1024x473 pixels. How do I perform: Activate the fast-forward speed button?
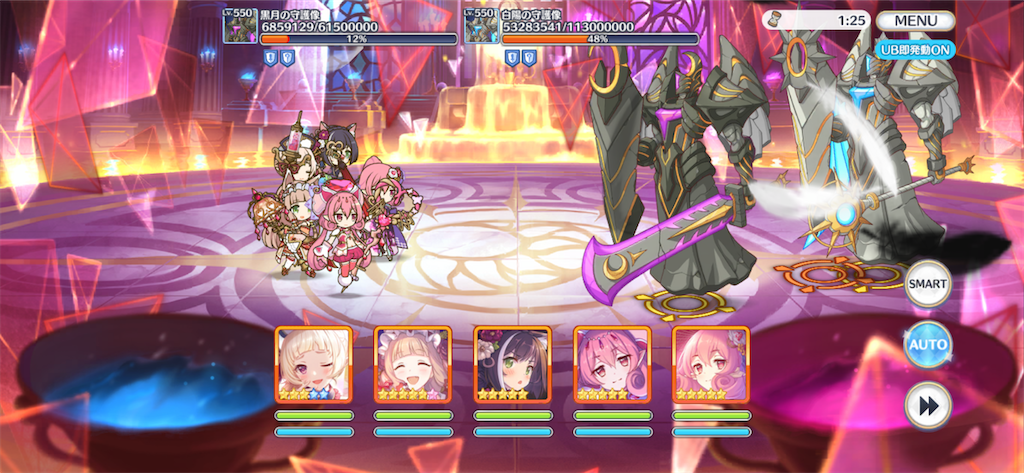pos(927,407)
